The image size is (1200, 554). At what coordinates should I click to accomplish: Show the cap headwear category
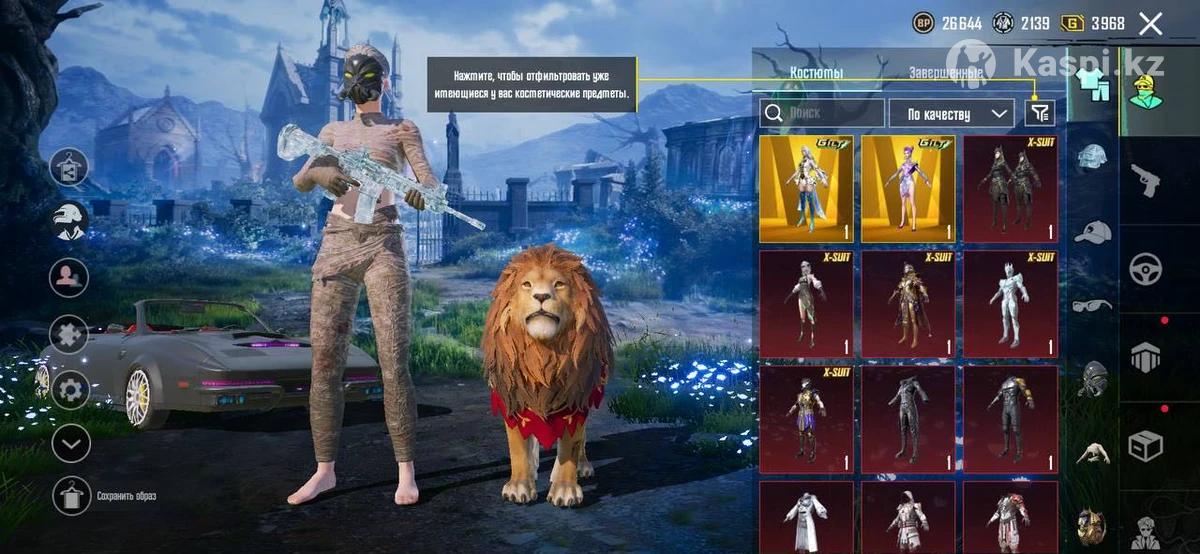[x=1093, y=233]
